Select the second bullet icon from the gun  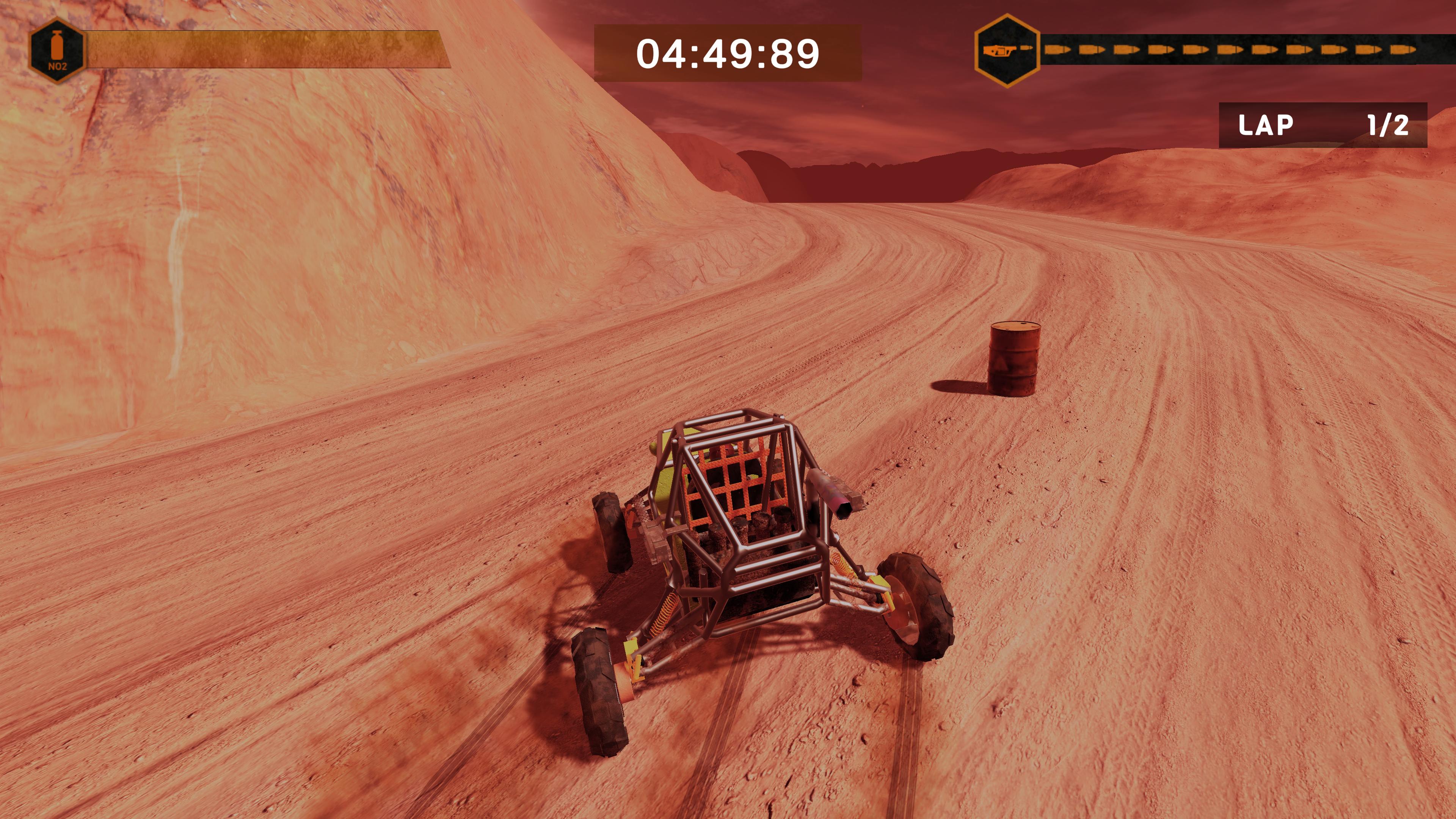tap(1092, 49)
